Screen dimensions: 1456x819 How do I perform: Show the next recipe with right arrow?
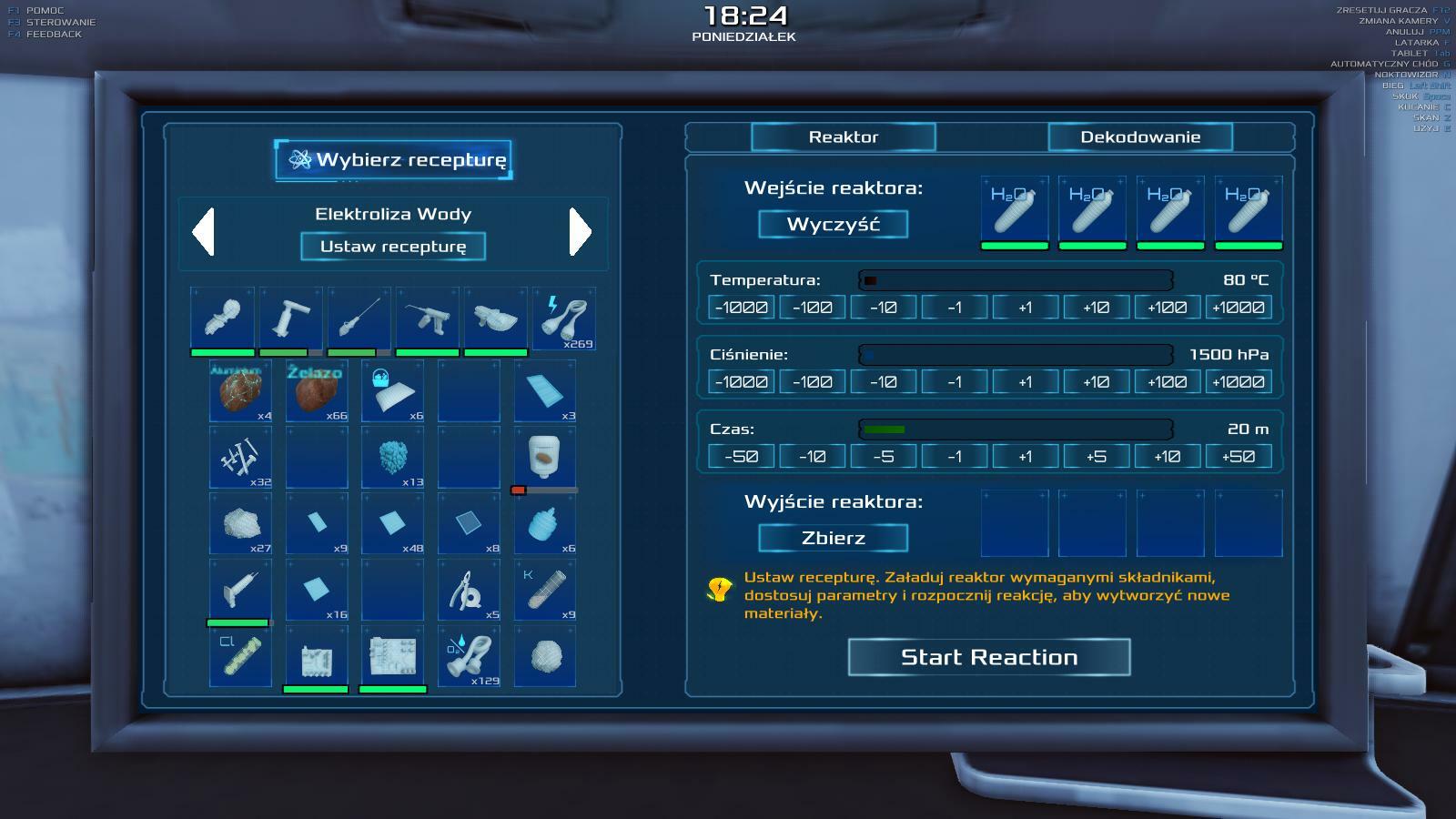[x=580, y=232]
